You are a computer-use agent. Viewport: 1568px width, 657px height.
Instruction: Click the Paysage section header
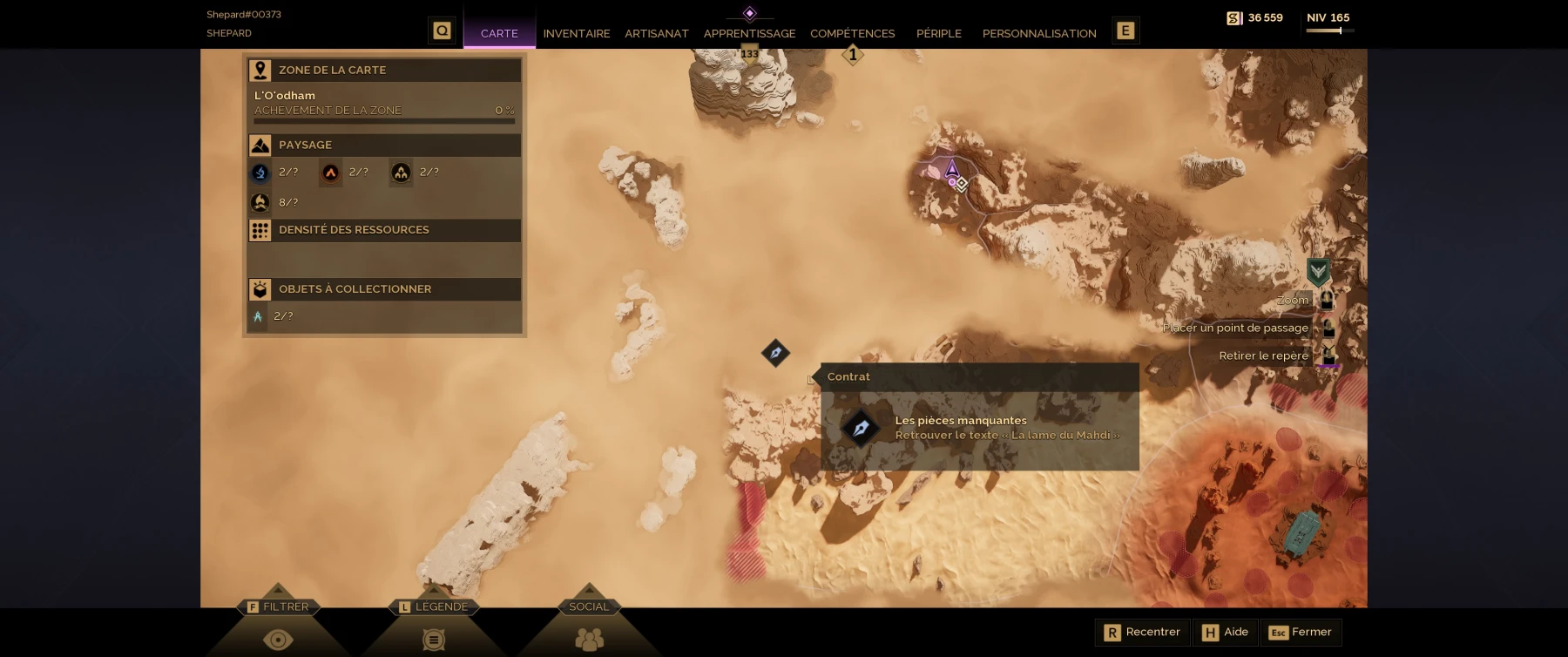coord(384,145)
